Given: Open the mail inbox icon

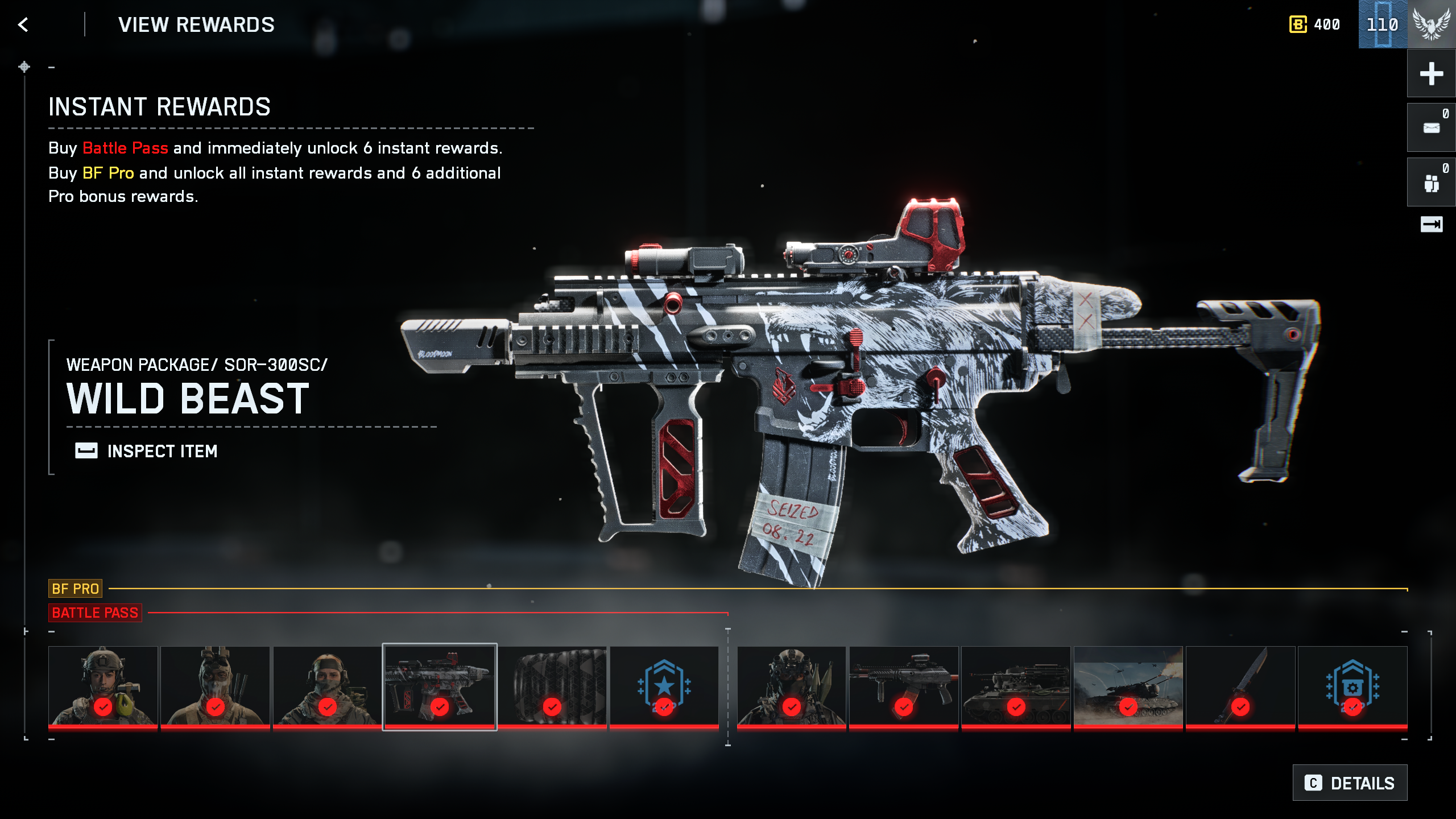Looking at the screenshot, I should pos(1431,128).
